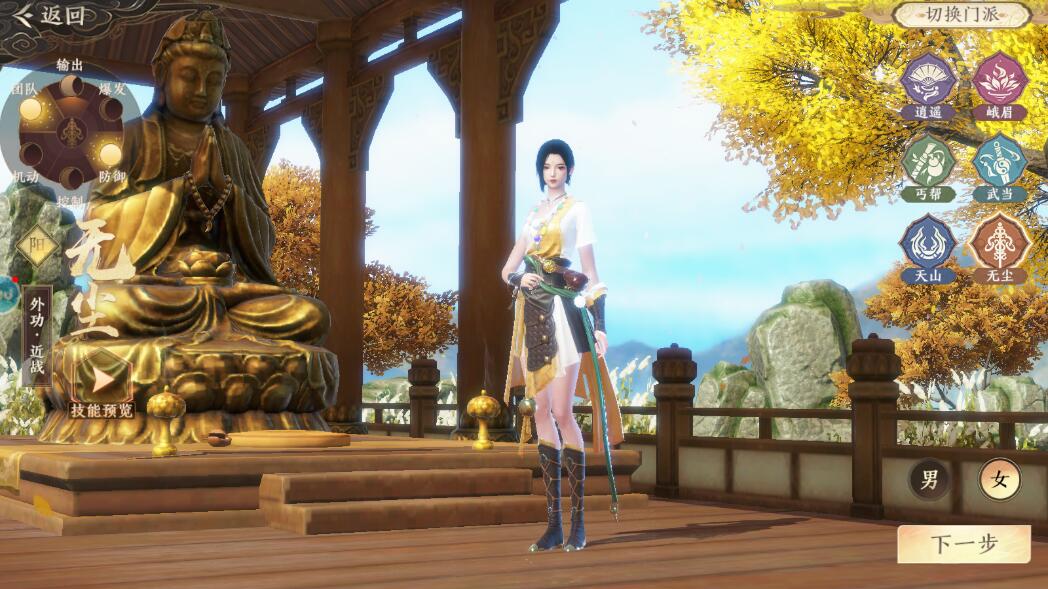
Task: Select the female (女) gender option
Action: tap(999, 481)
